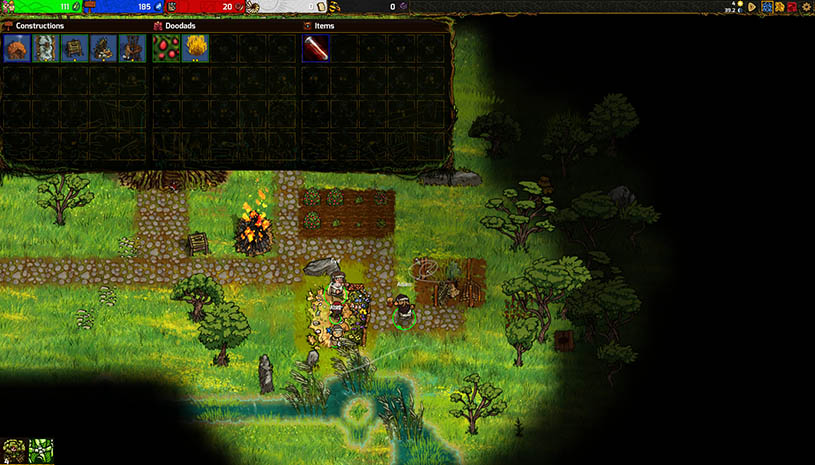This screenshot has width=815, height=465.
Task: Select the red berry bush doodad
Action: (167, 48)
